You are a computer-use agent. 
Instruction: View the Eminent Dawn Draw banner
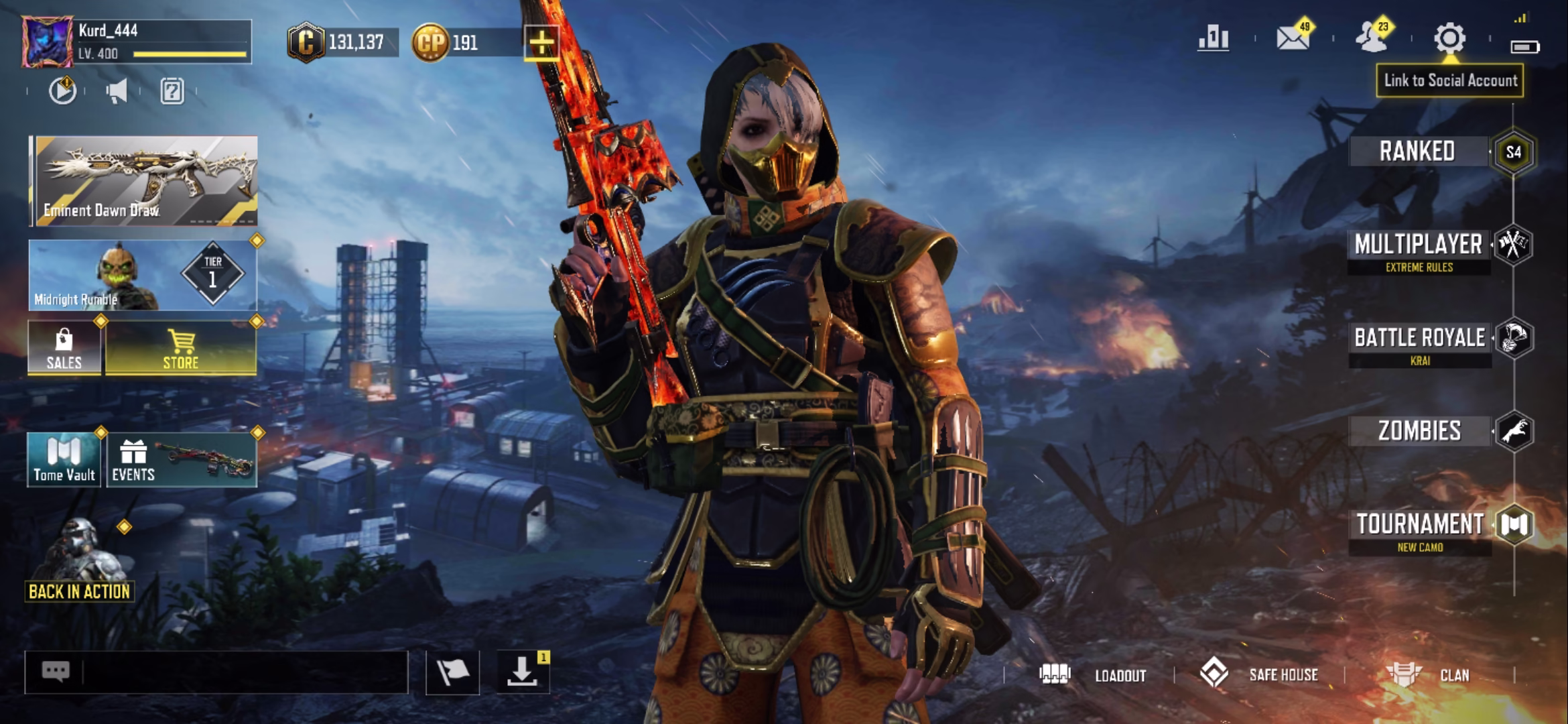(145, 180)
